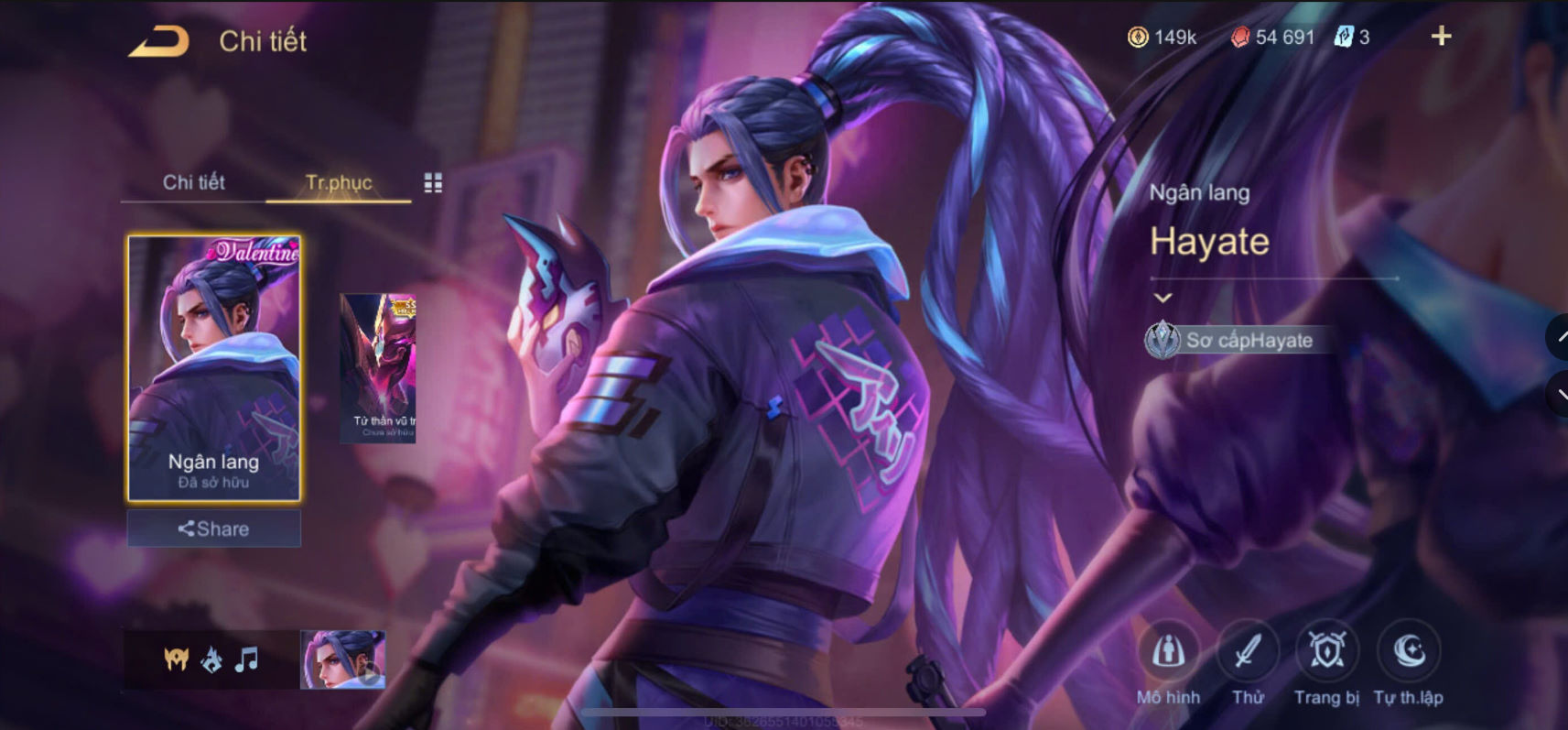This screenshot has width=1568, height=730.
Task: Tap the plus button near the currency bar
Action: pos(1441,36)
